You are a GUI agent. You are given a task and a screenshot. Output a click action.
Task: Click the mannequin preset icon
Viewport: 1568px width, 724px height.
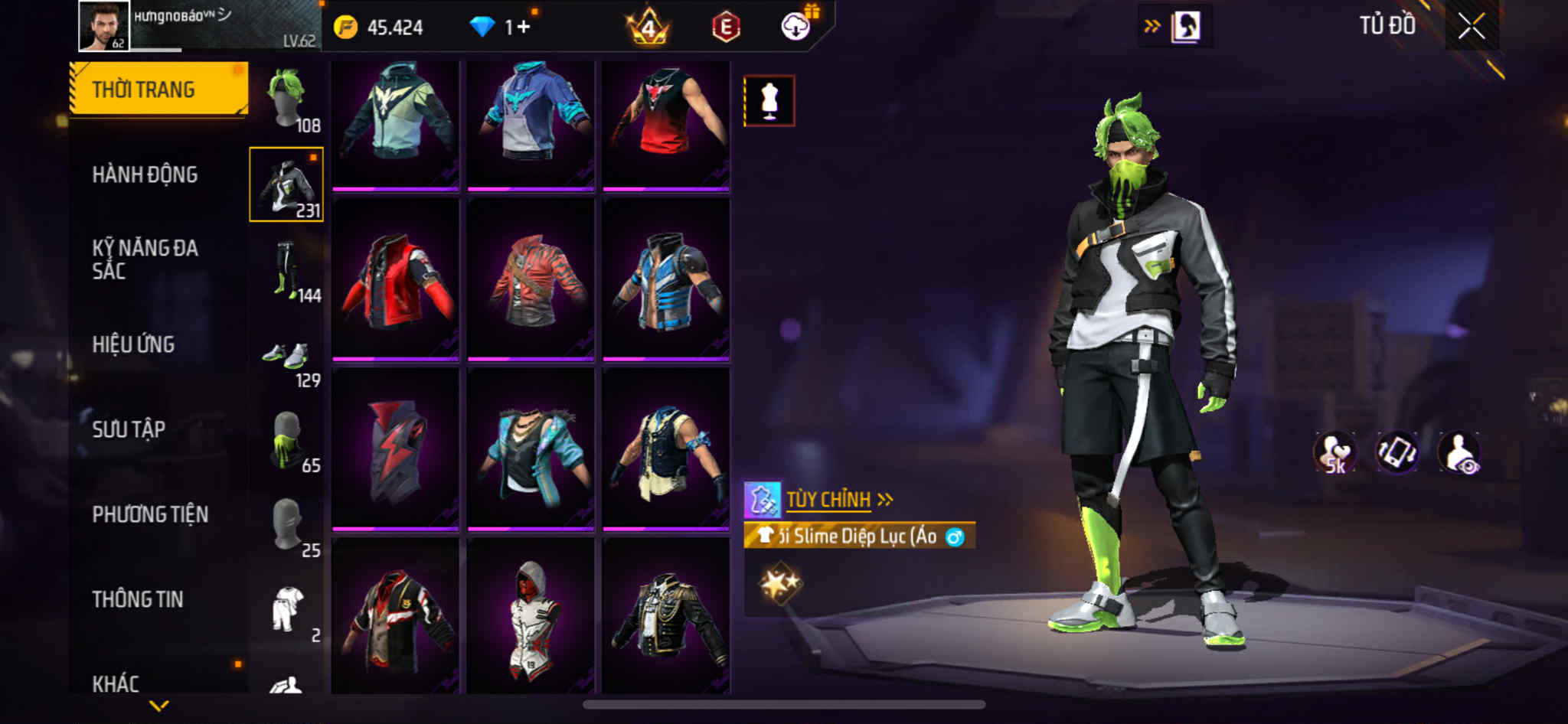[x=769, y=101]
